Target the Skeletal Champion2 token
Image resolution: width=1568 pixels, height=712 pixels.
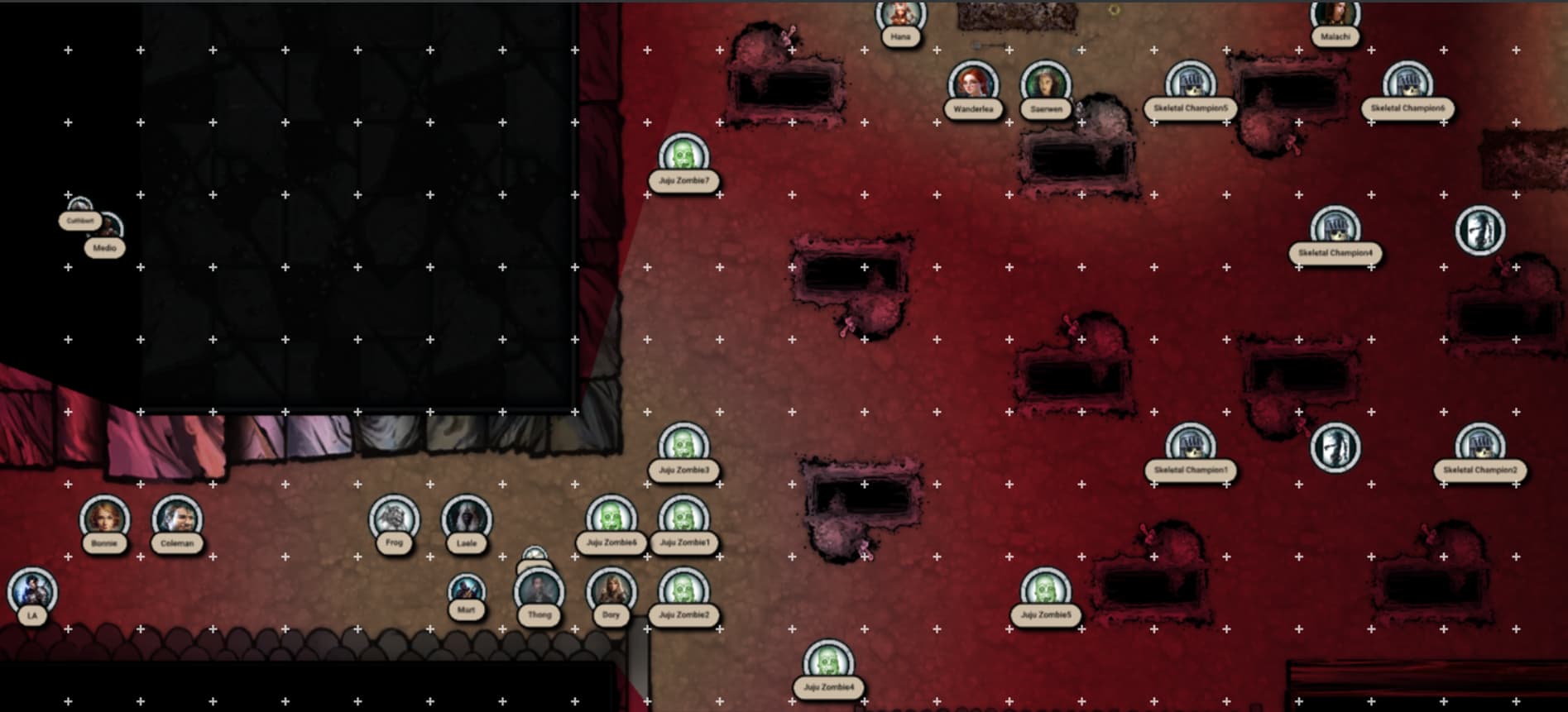(x=1479, y=446)
